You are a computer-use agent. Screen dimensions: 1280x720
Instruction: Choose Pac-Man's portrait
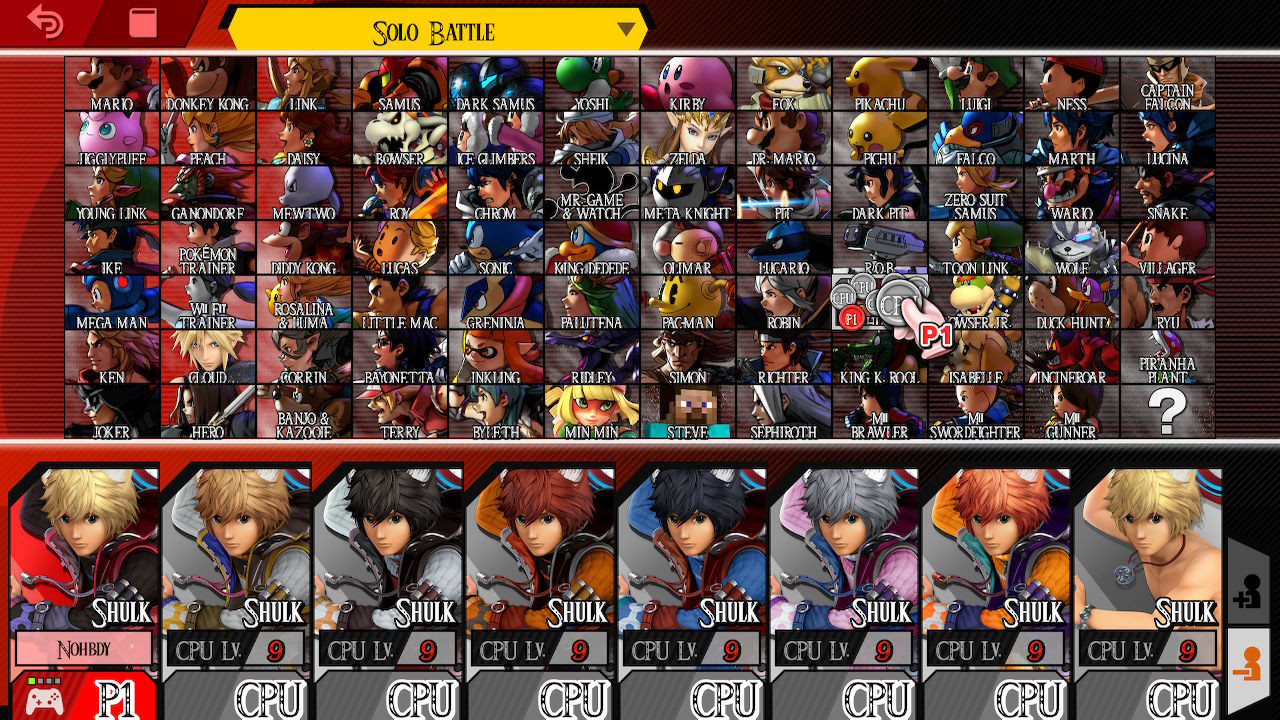(x=687, y=303)
